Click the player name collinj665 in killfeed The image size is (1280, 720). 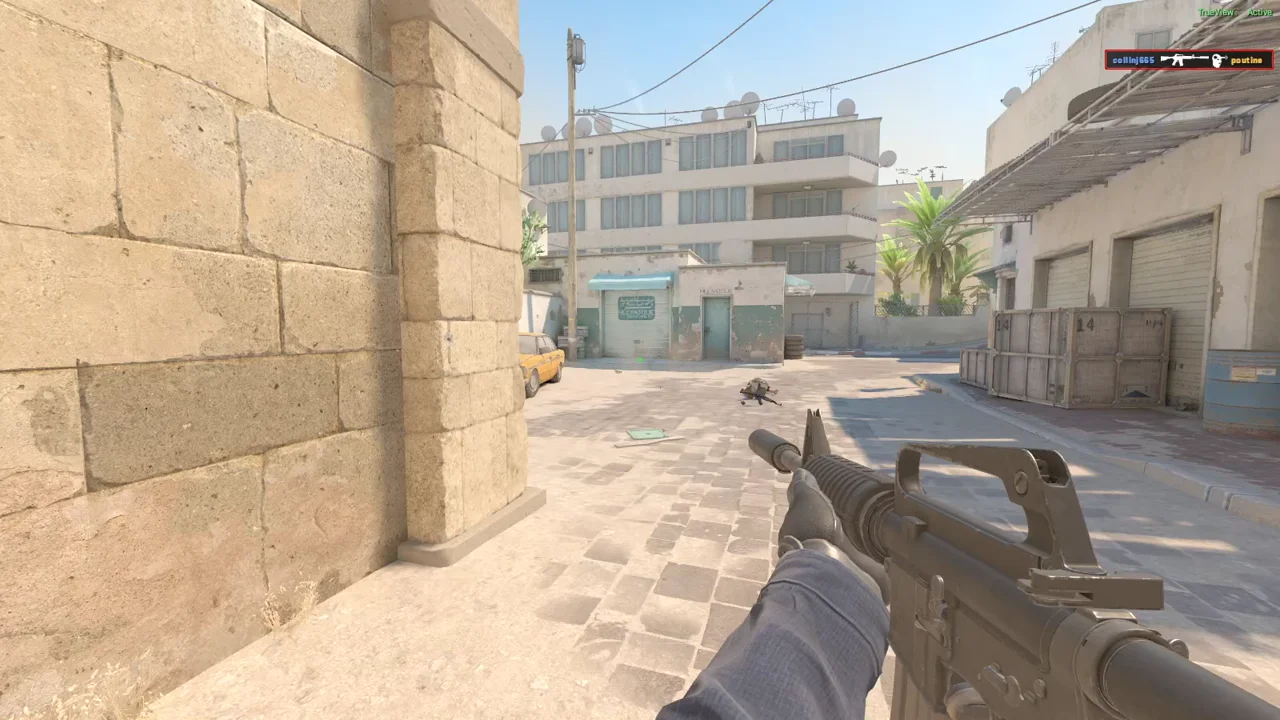1131,60
